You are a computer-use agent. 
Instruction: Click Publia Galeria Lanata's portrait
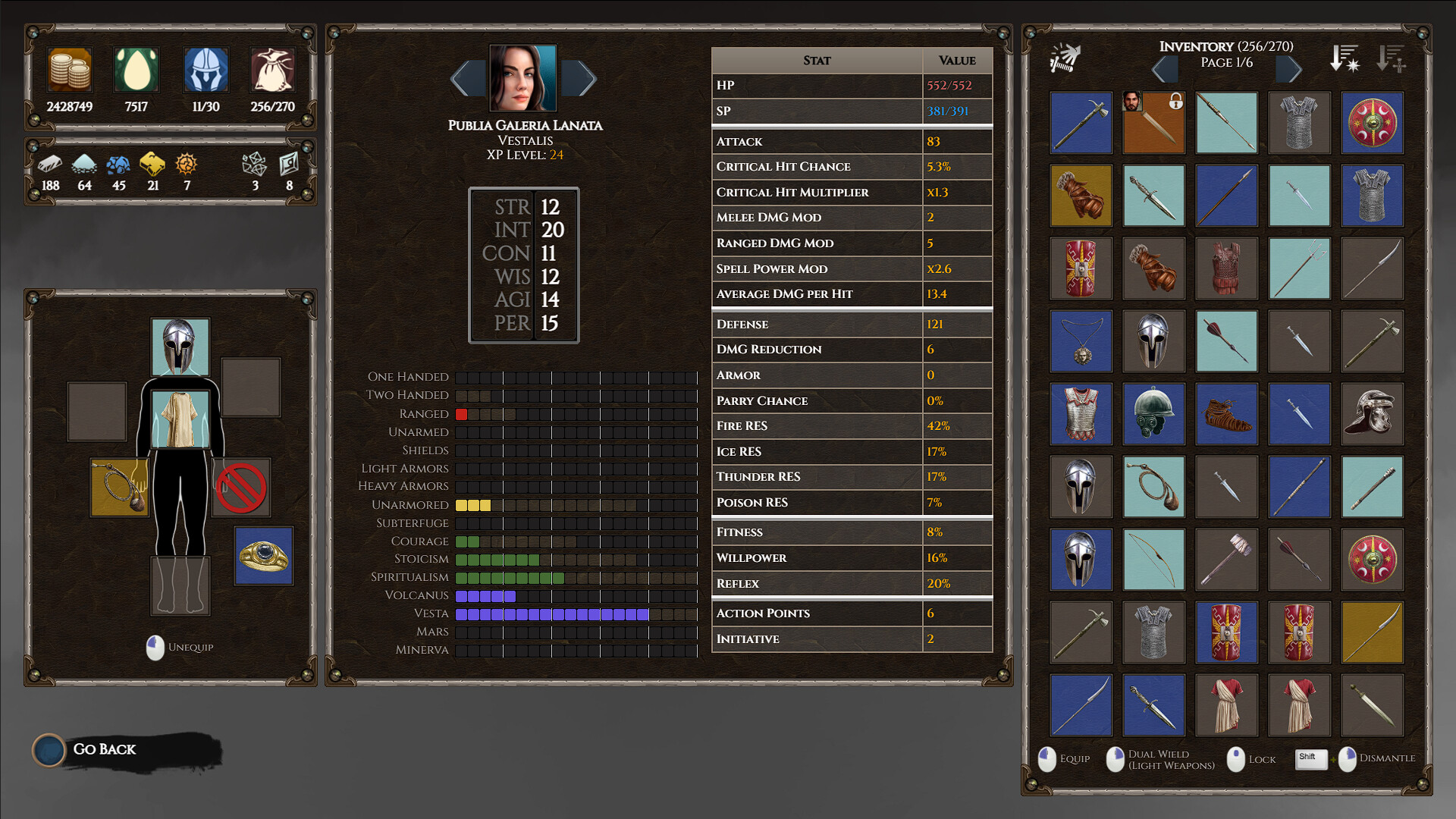[x=523, y=77]
